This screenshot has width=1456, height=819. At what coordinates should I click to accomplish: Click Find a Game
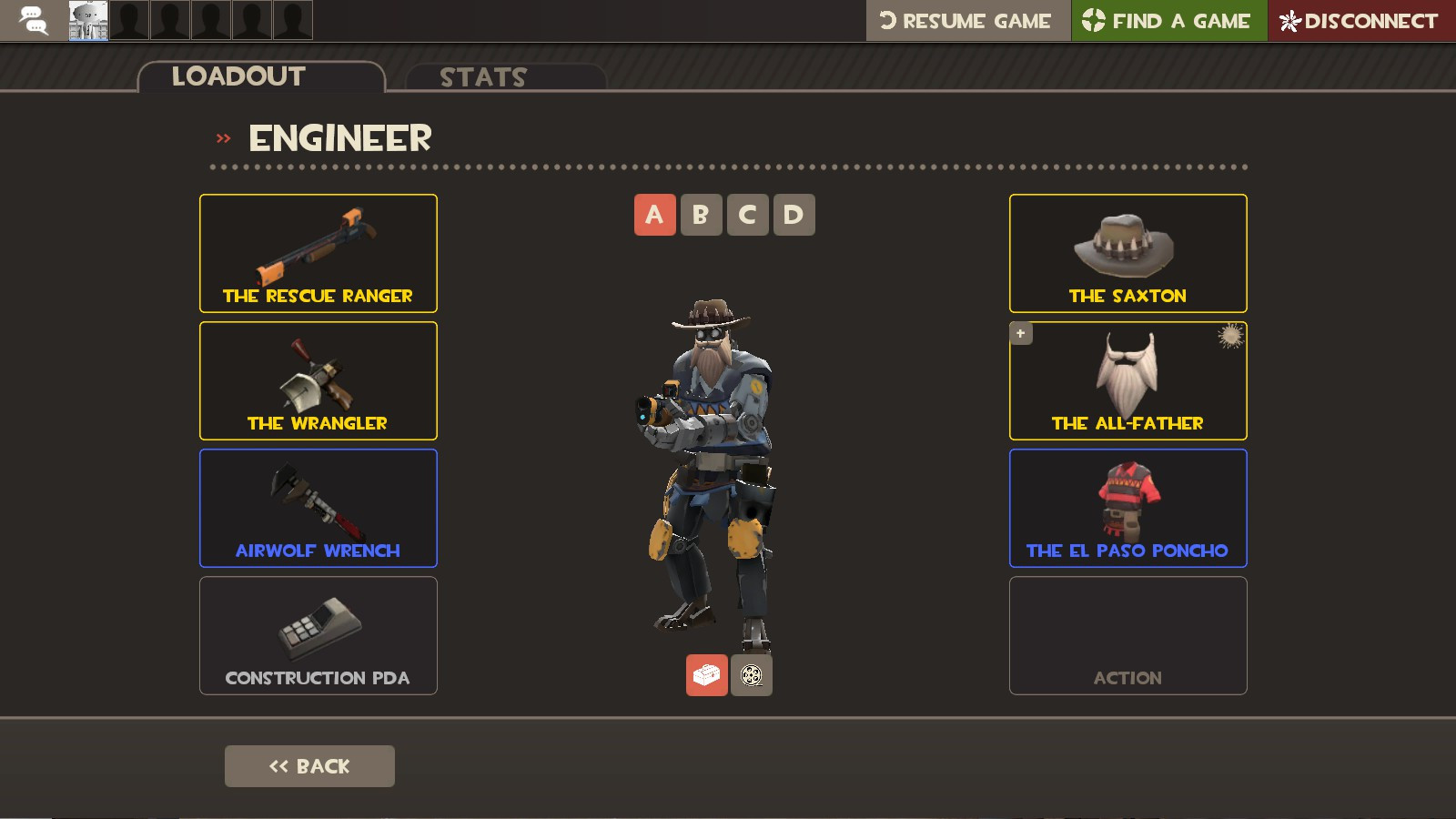pyautogui.click(x=1168, y=18)
